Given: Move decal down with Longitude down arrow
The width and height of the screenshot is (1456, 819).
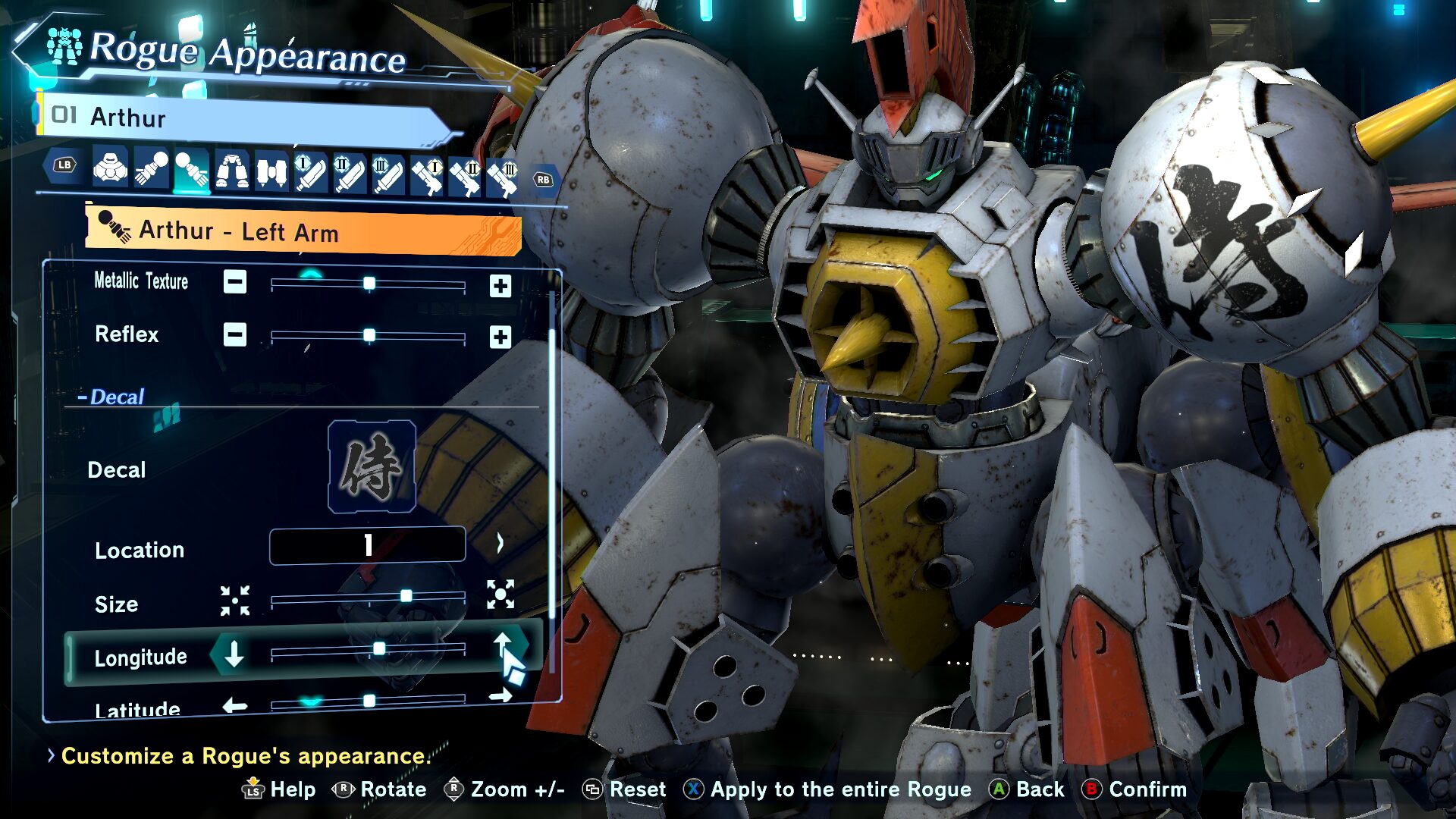Looking at the screenshot, I should tap(234, 654).
